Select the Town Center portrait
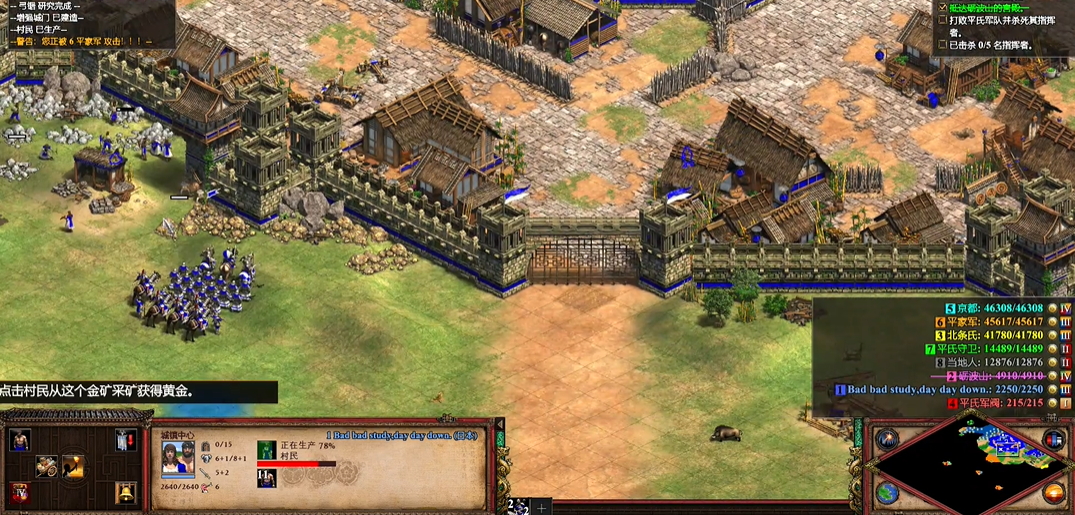This screenshot has width=1075, height=515. pyautogui.click(x=178, y=461)
